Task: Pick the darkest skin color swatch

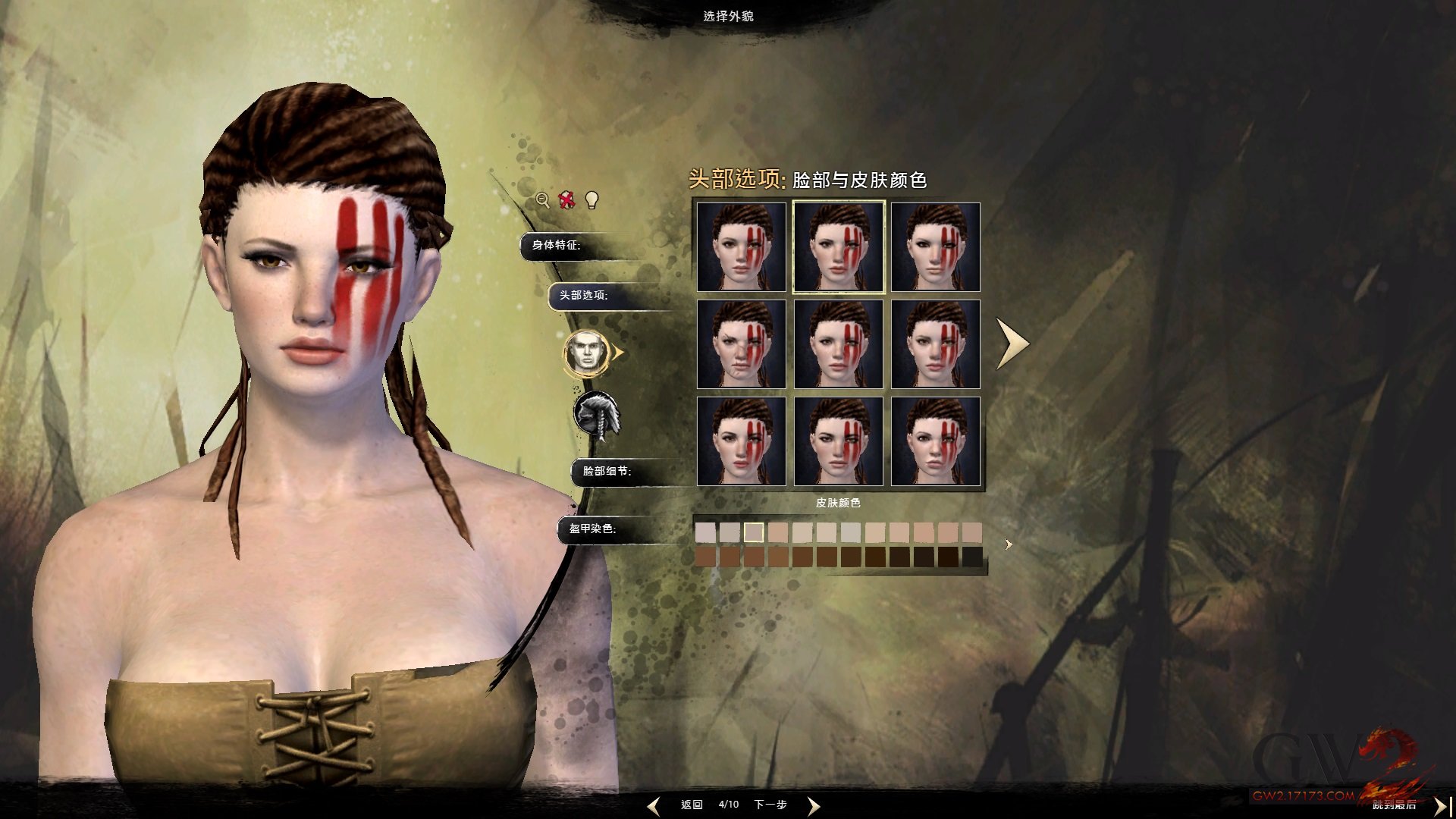Action: (972, 557)
